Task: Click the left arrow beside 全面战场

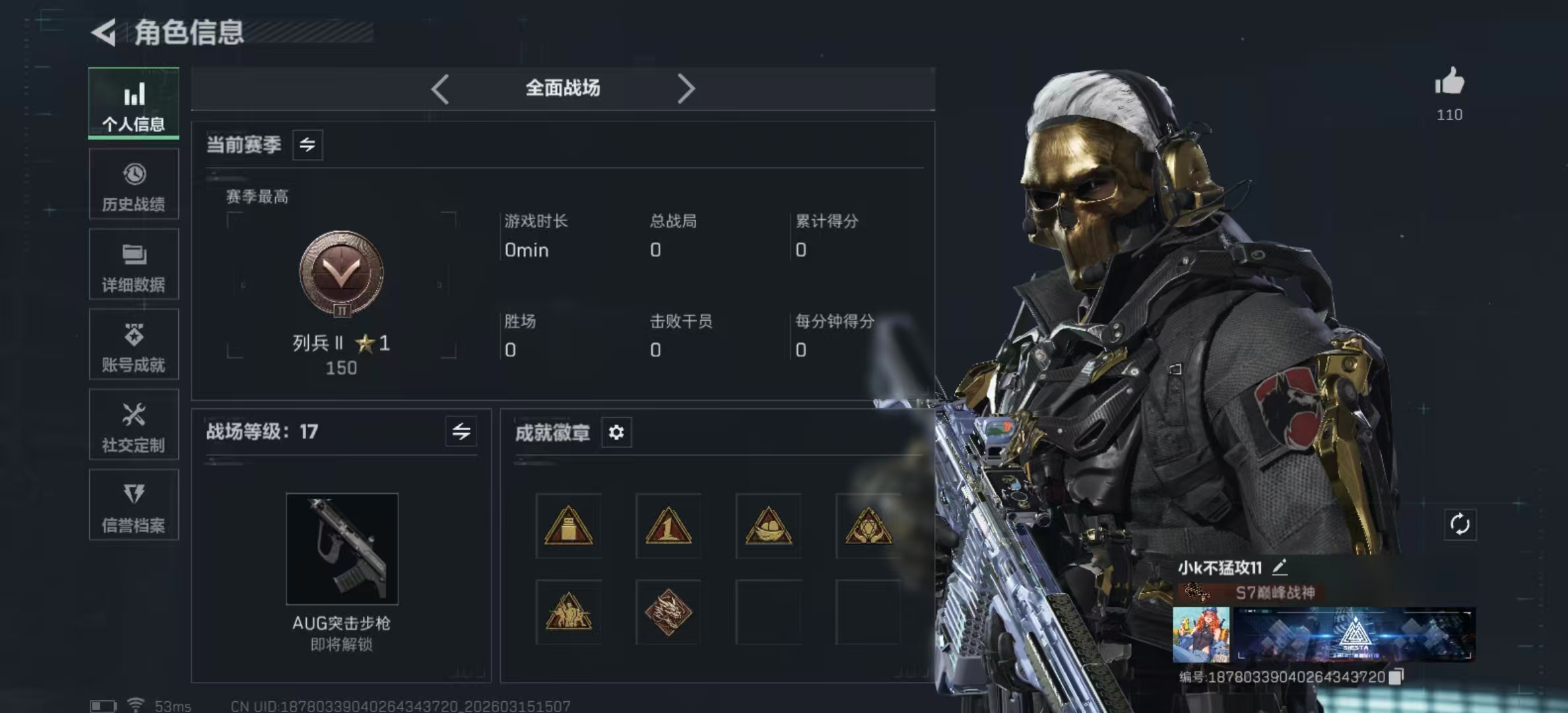Action: click(x=440, y=88)
